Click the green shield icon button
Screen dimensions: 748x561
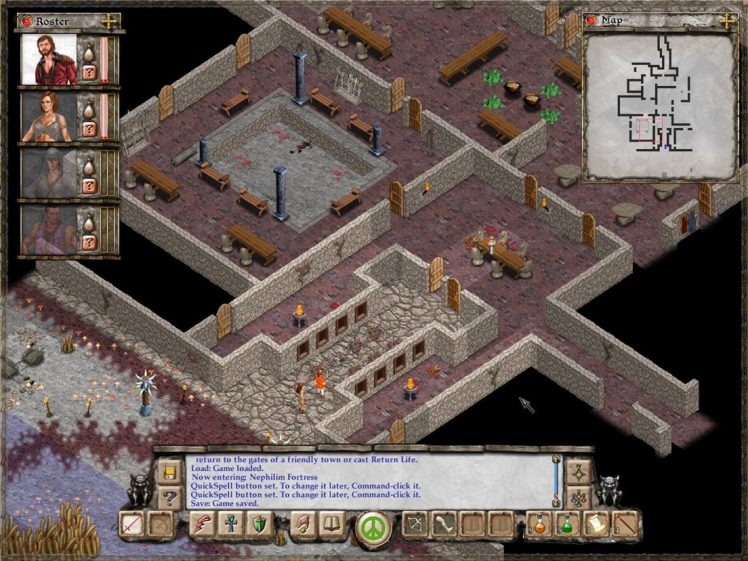click(x=260, y=523)
